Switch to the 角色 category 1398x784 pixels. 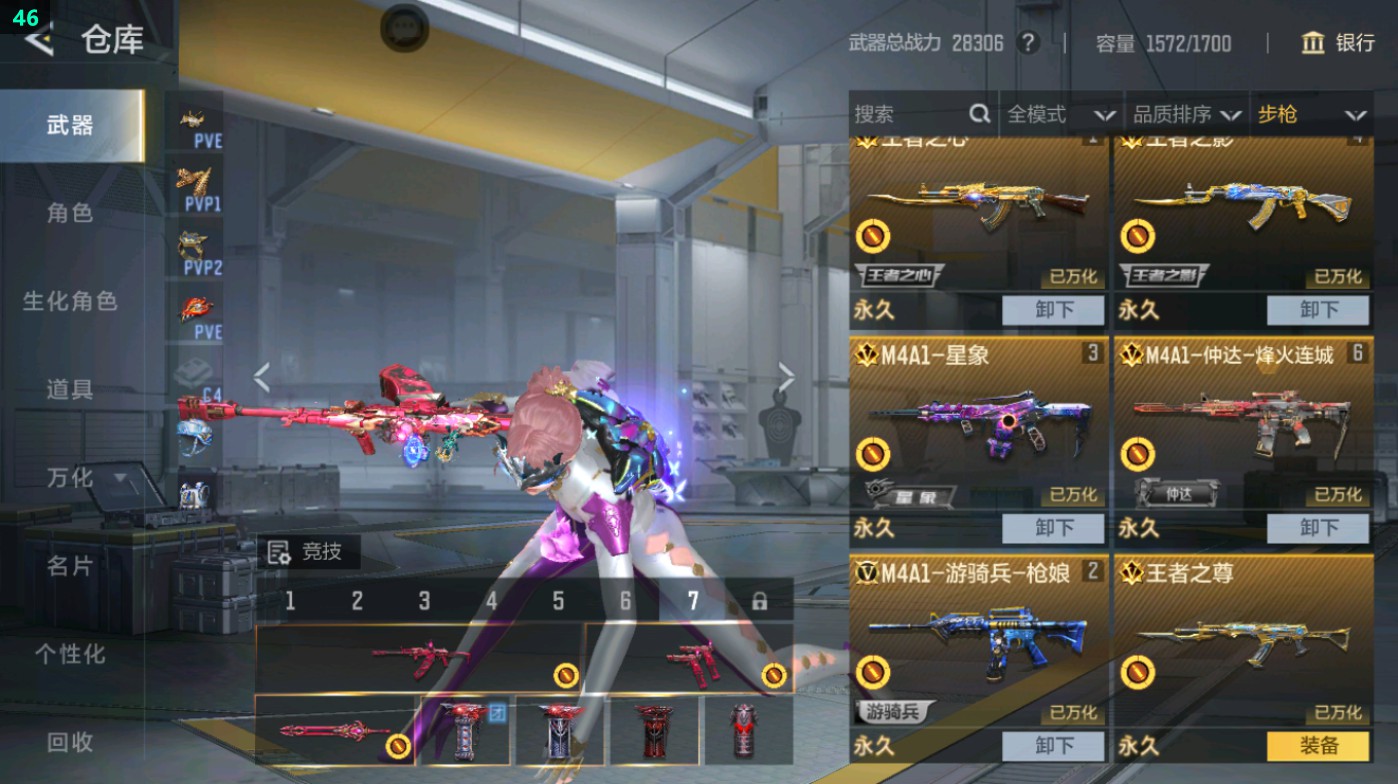(x=70, y=213)
